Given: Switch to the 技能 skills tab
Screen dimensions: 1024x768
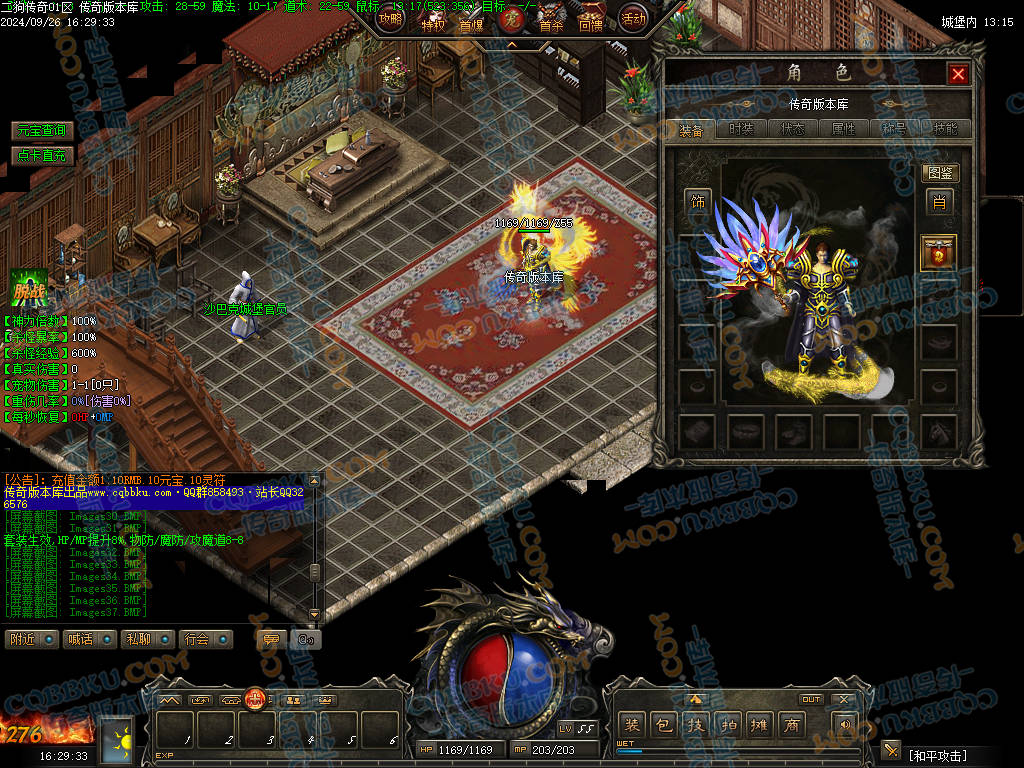Looking at the screenshot, I should click(x=945, y=129).
